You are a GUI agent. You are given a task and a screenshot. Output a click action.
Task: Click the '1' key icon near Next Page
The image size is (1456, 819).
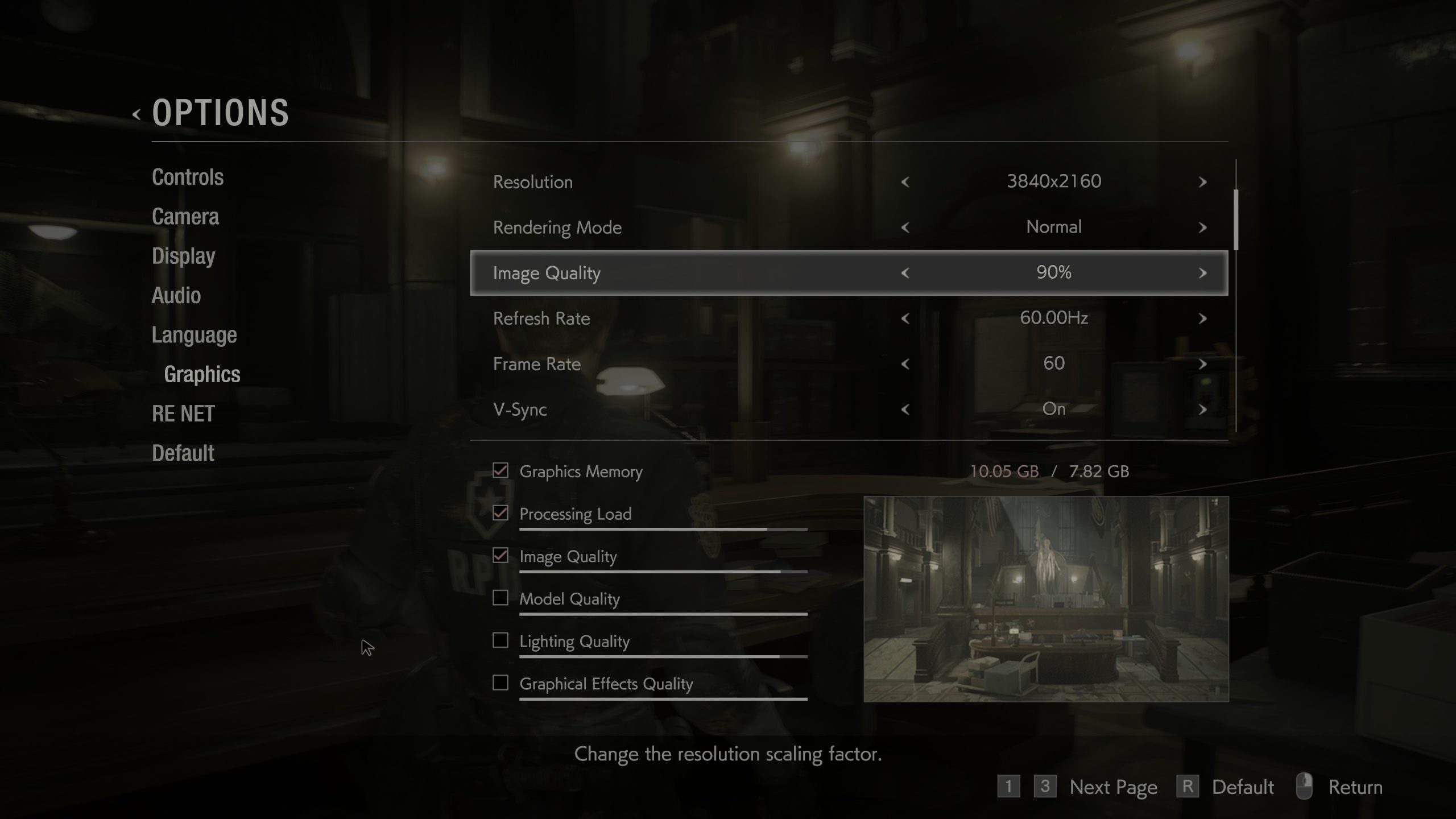point(1009,787)
